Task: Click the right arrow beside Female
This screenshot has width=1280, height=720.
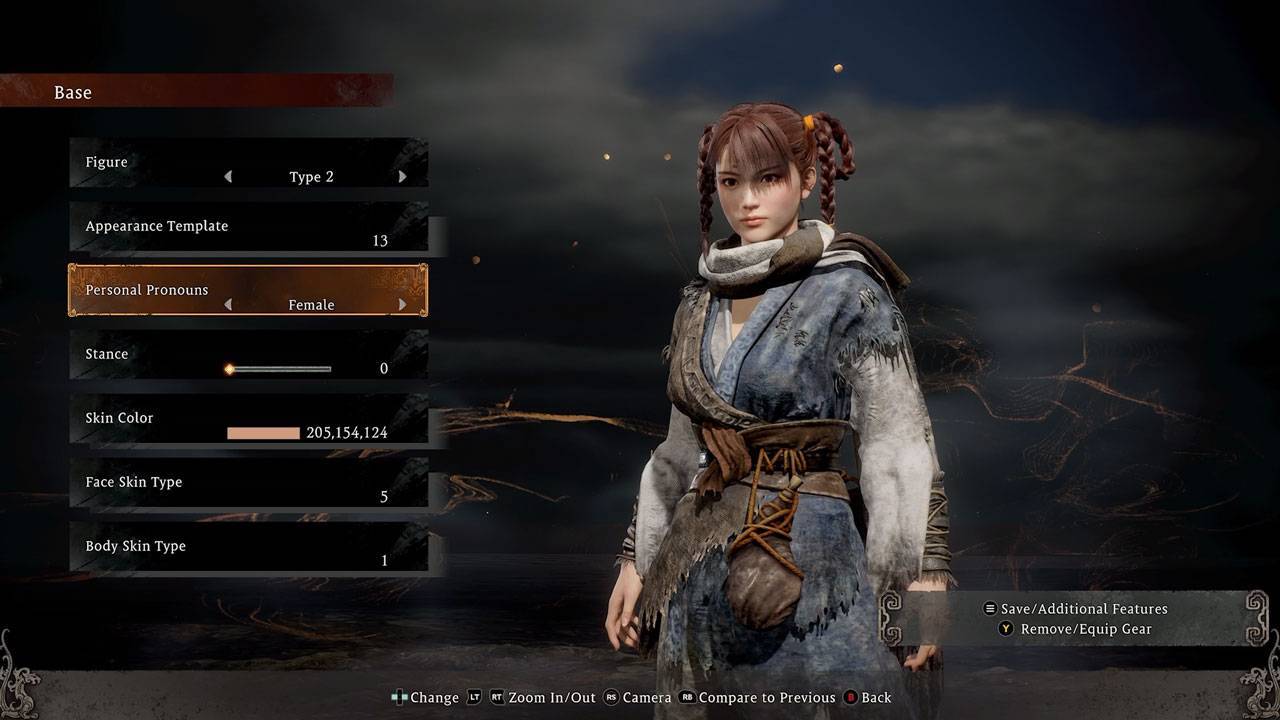Action: [402, 305]
